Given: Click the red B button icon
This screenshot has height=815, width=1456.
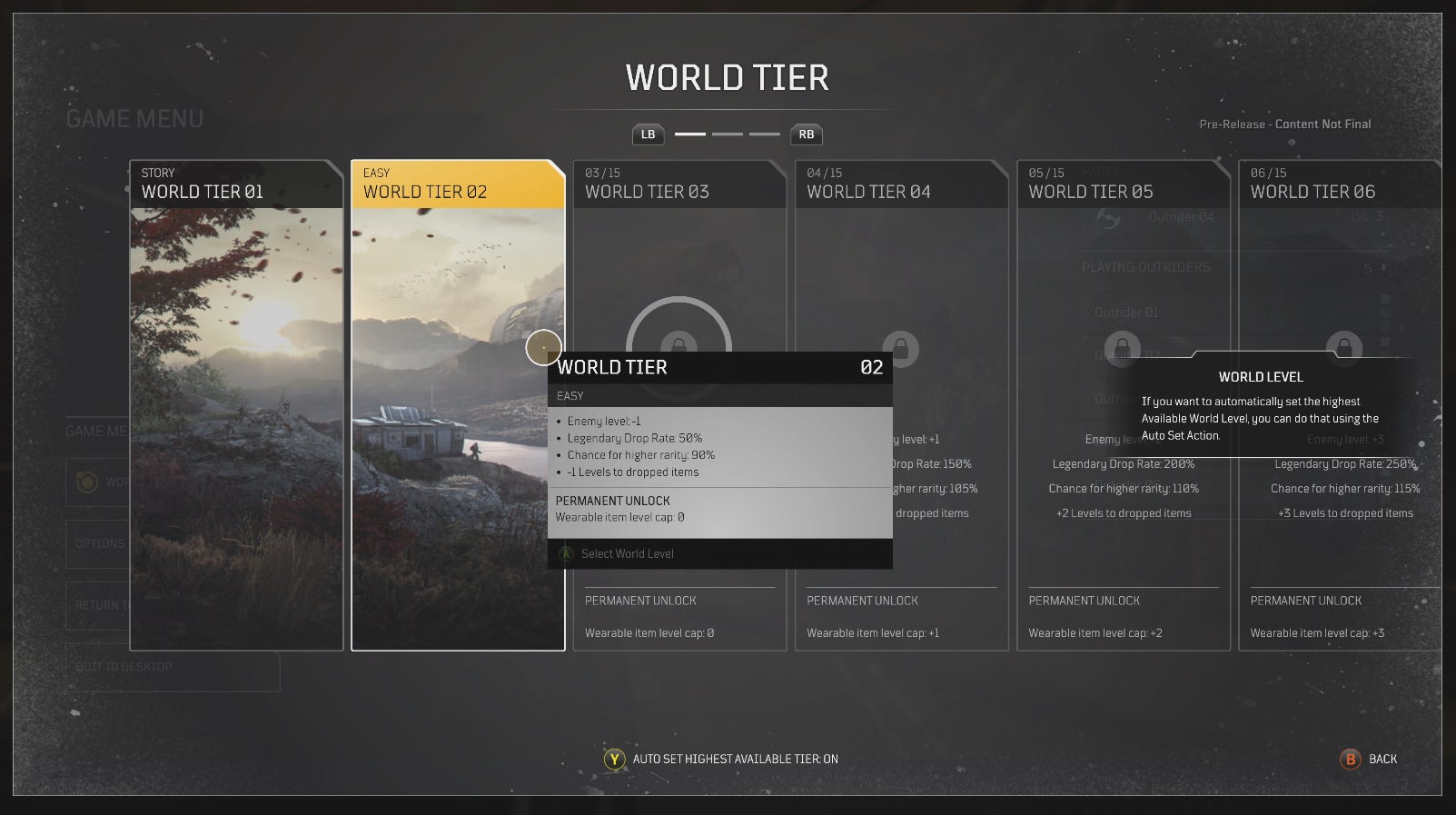Looking at the screenshot, I should [x=1348, y=759].
